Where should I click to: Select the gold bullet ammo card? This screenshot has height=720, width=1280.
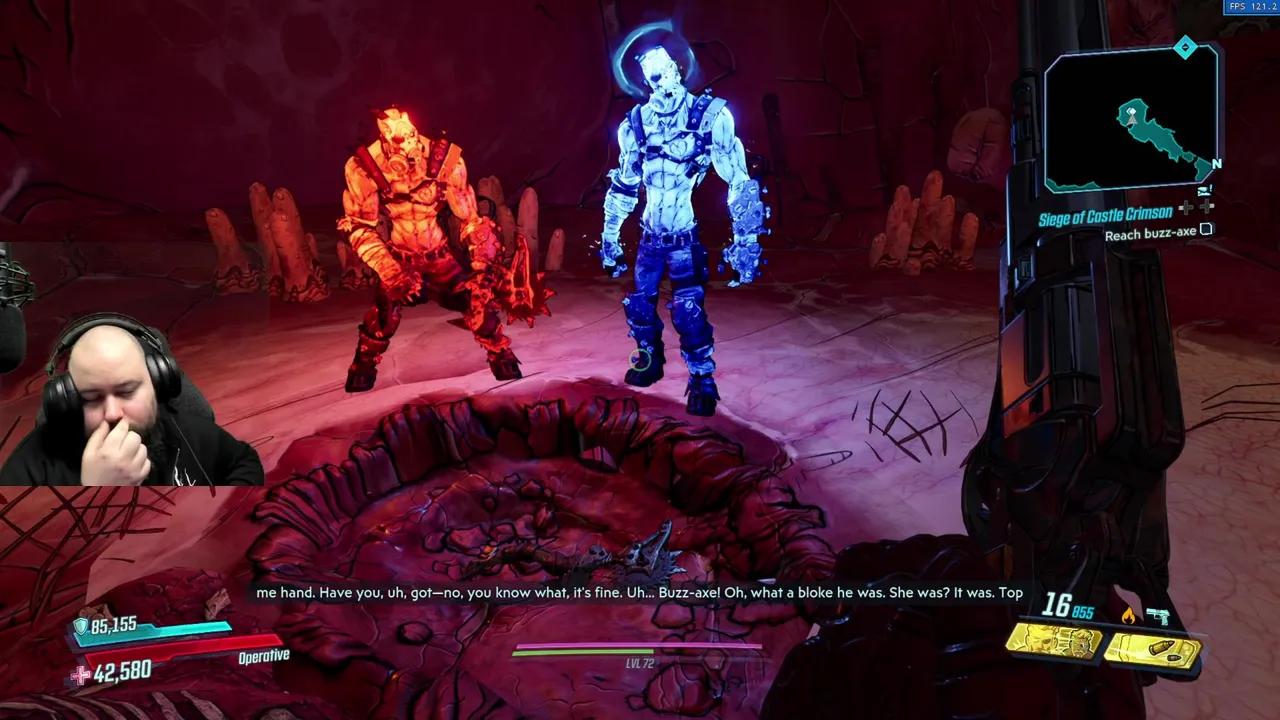[x=1152, y=651]
